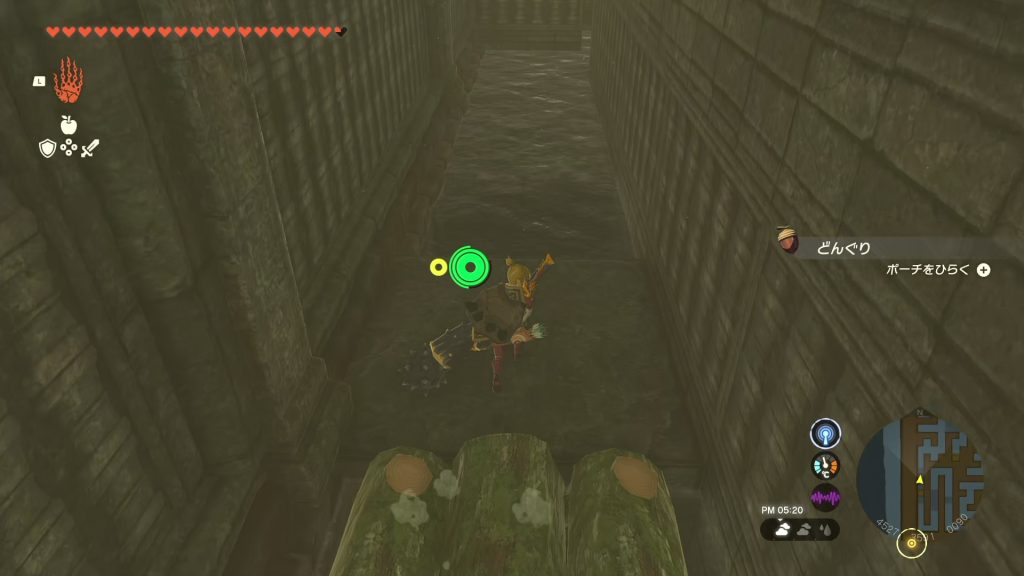Image resolution: width=1024 pixels, height=576 pixels.
Task: Select the apple material shortcut icon
Action: [x=68, y=125]
